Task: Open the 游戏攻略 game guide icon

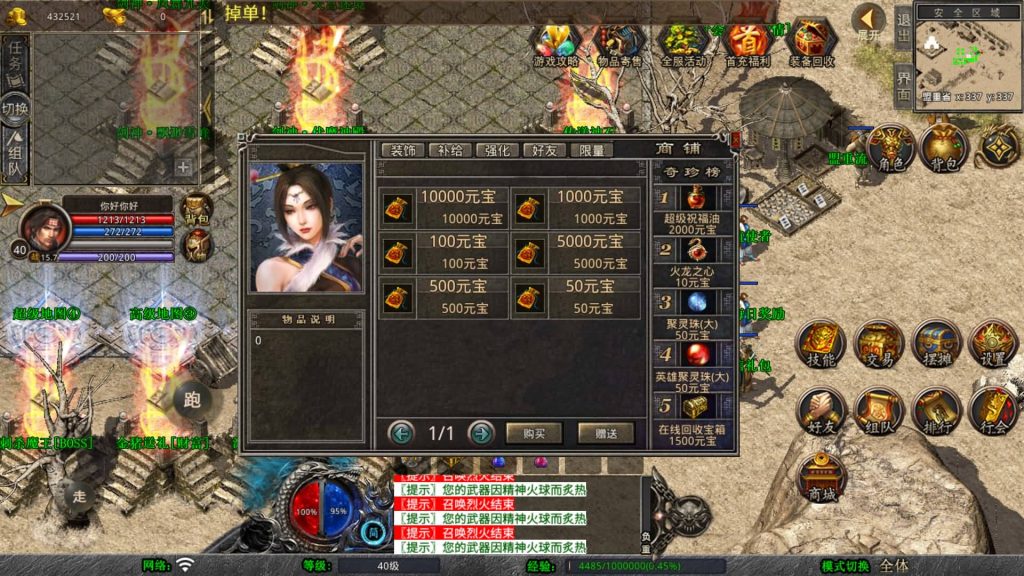Action: point(556,46)
